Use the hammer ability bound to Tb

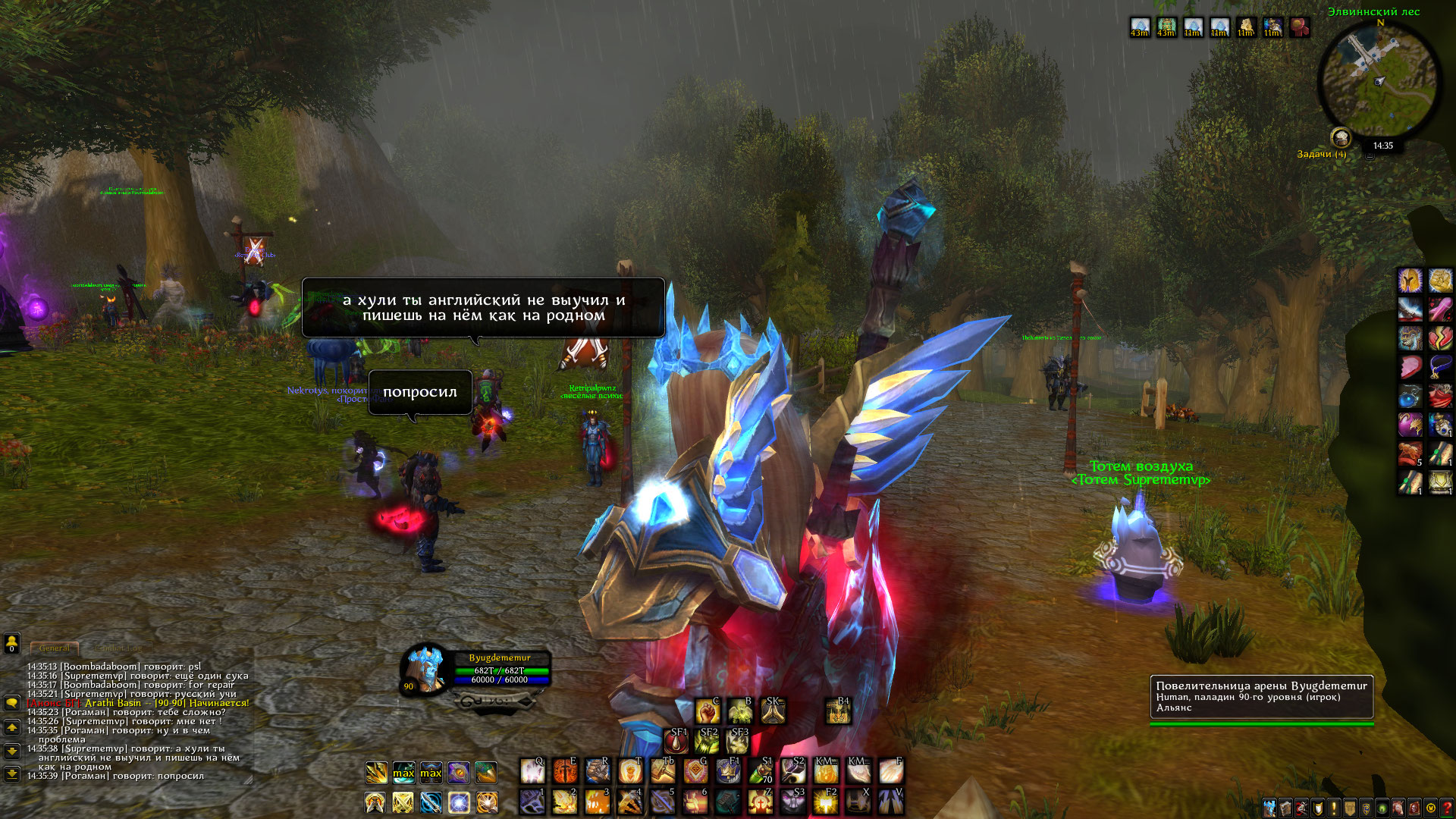point(663,772)
